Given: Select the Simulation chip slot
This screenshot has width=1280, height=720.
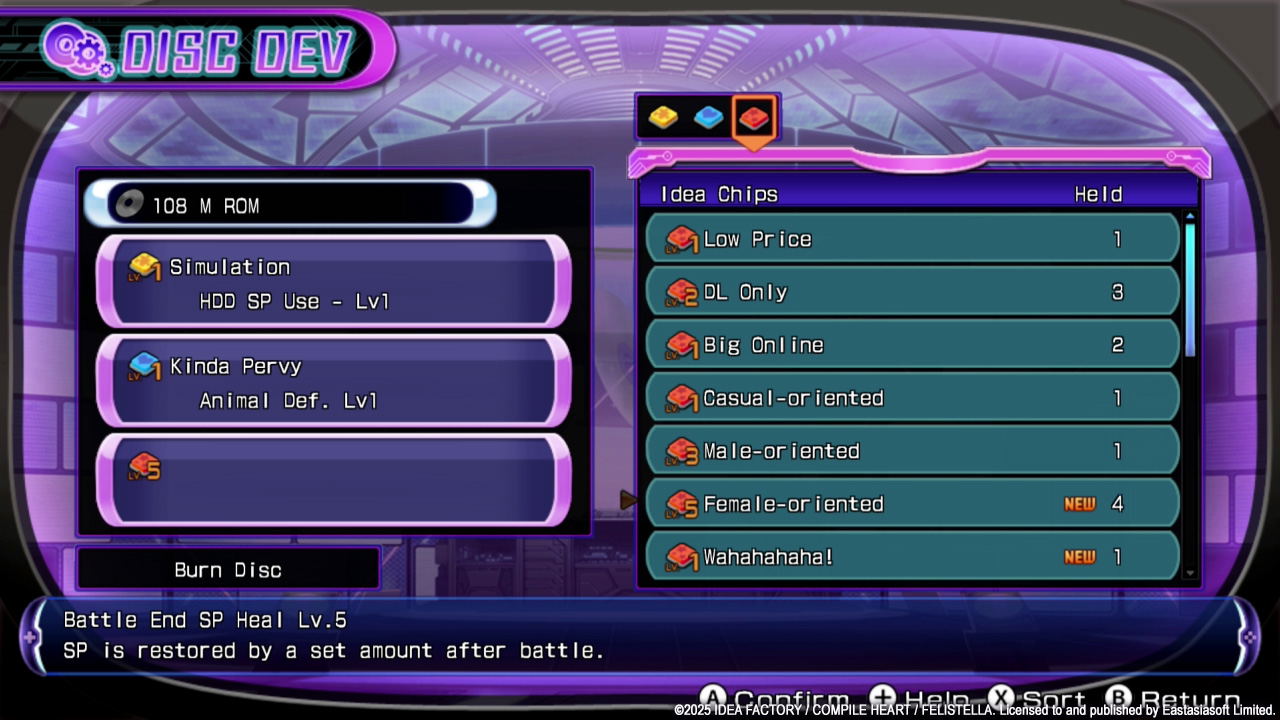Looking at the screenshot, I should point(334,283).
